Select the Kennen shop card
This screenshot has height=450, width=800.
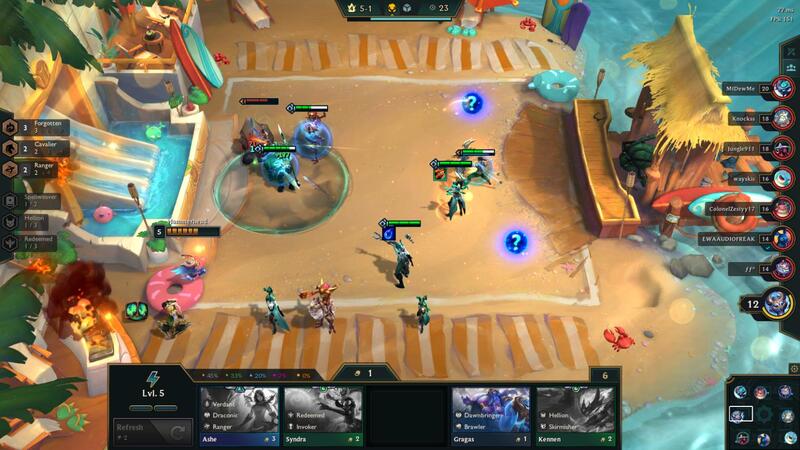[x=575, y=415]
